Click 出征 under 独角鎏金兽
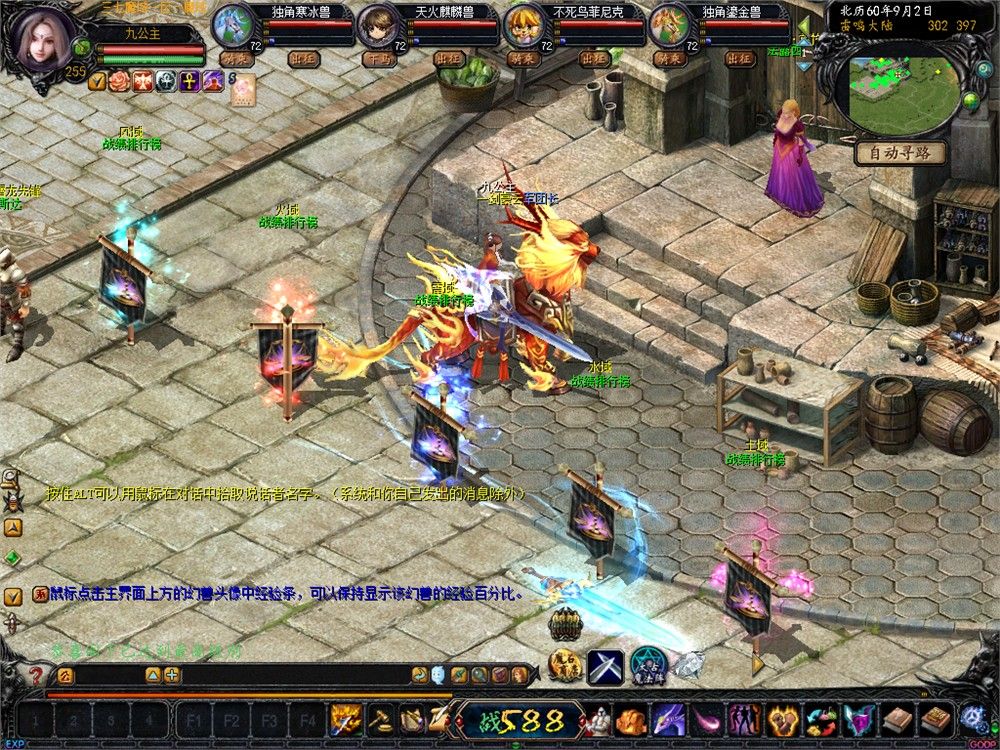The height and width of the screenshot is (750, 1000). tap(740, 58)
